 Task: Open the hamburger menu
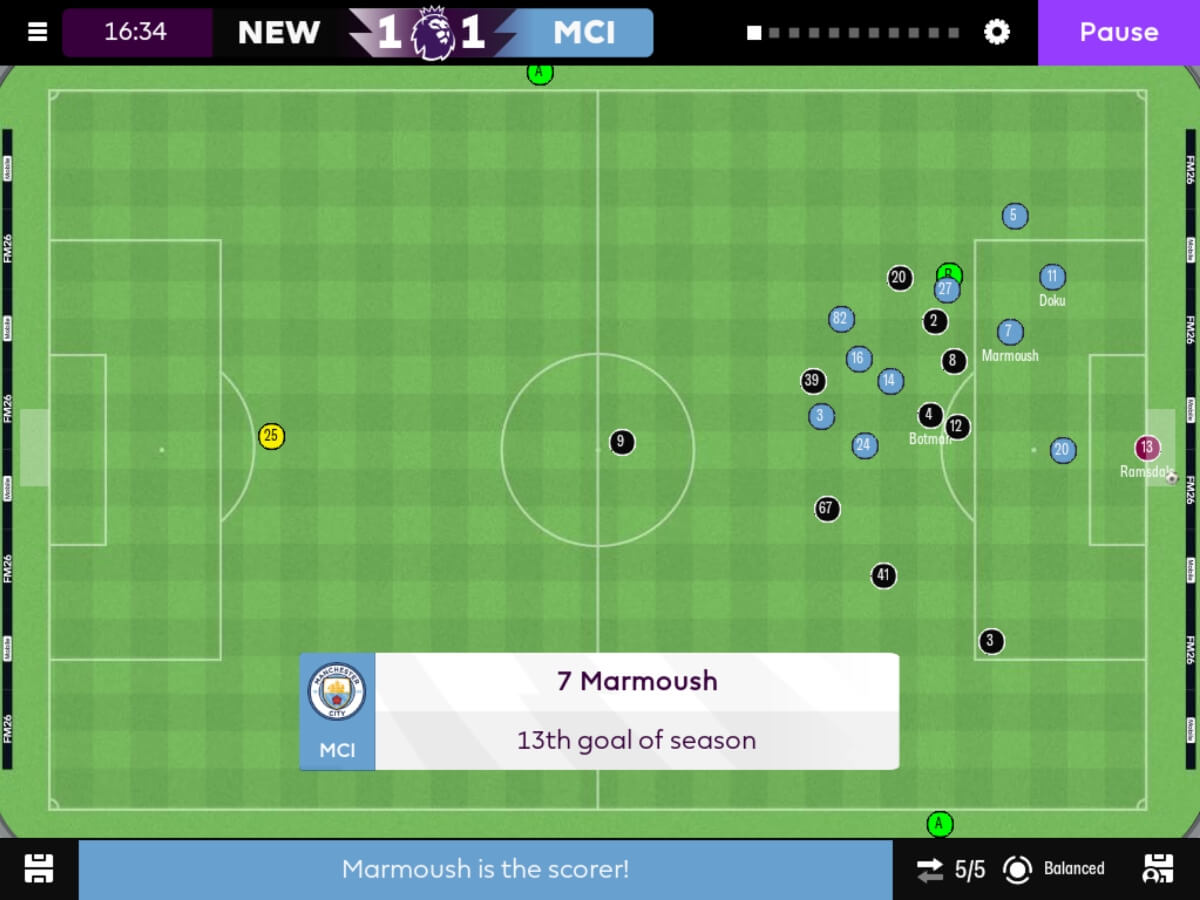pyautogui.click(x=37, y=32)
